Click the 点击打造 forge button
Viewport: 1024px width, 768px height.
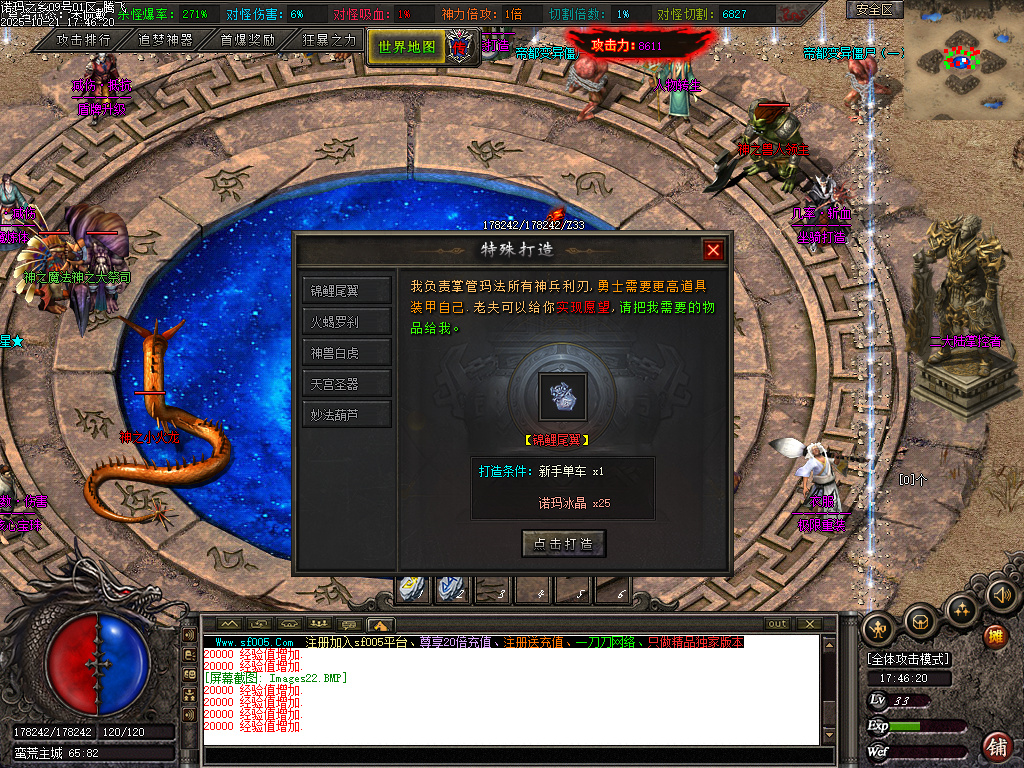point(564,544)
